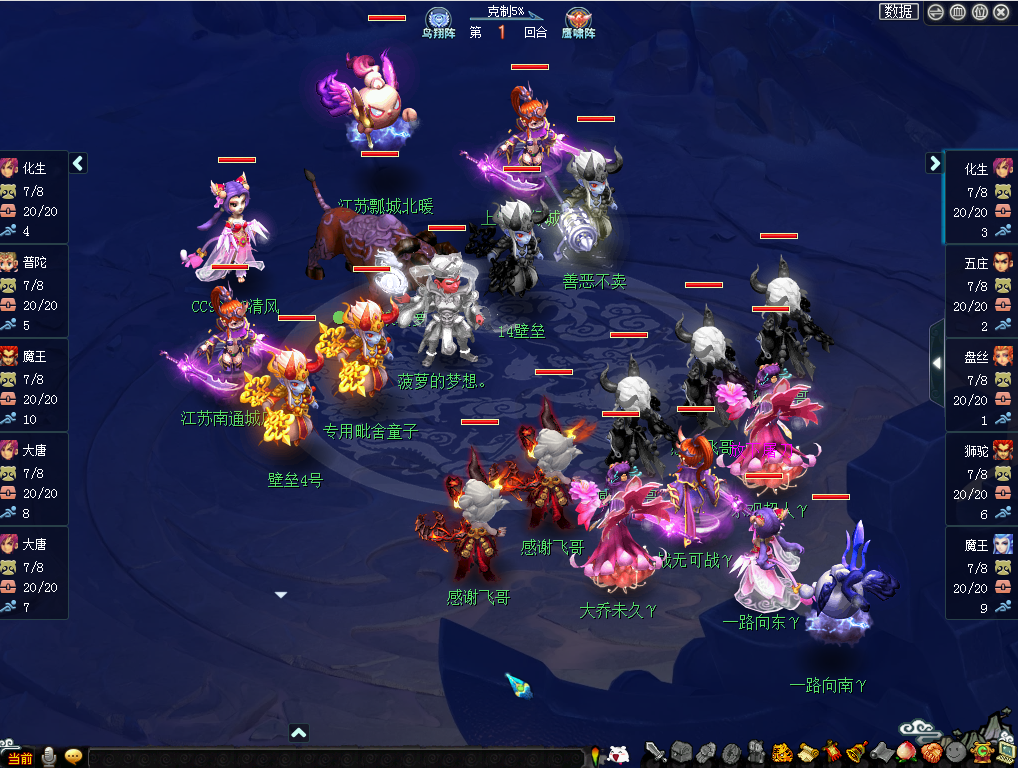
Task: Close the battle window with the X
Action: point(1001,12)
